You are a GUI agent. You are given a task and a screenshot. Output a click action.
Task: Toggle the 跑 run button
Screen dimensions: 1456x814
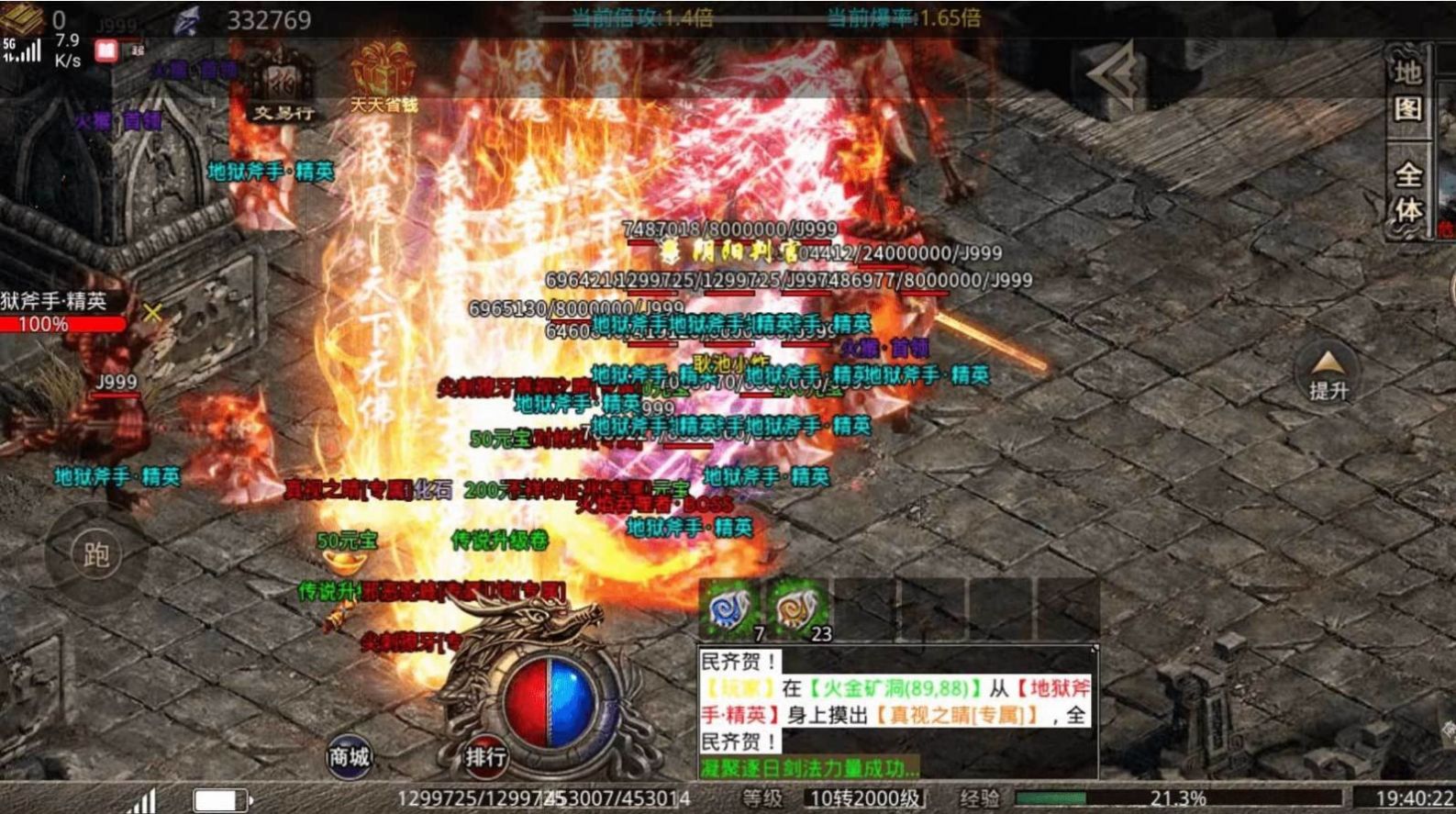pyautogui.click(x=95, y=554)
